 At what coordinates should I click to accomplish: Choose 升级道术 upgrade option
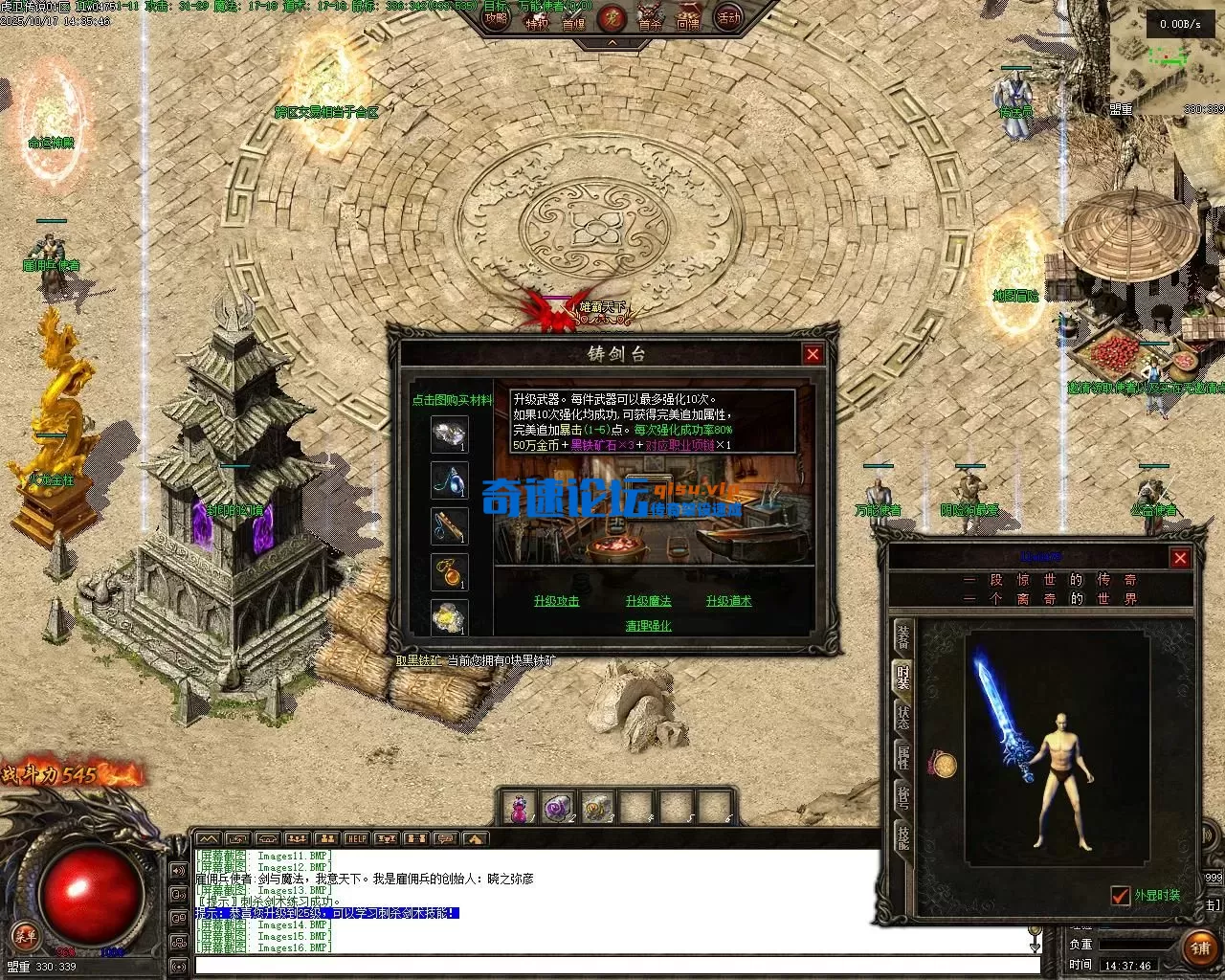[728, 601]
